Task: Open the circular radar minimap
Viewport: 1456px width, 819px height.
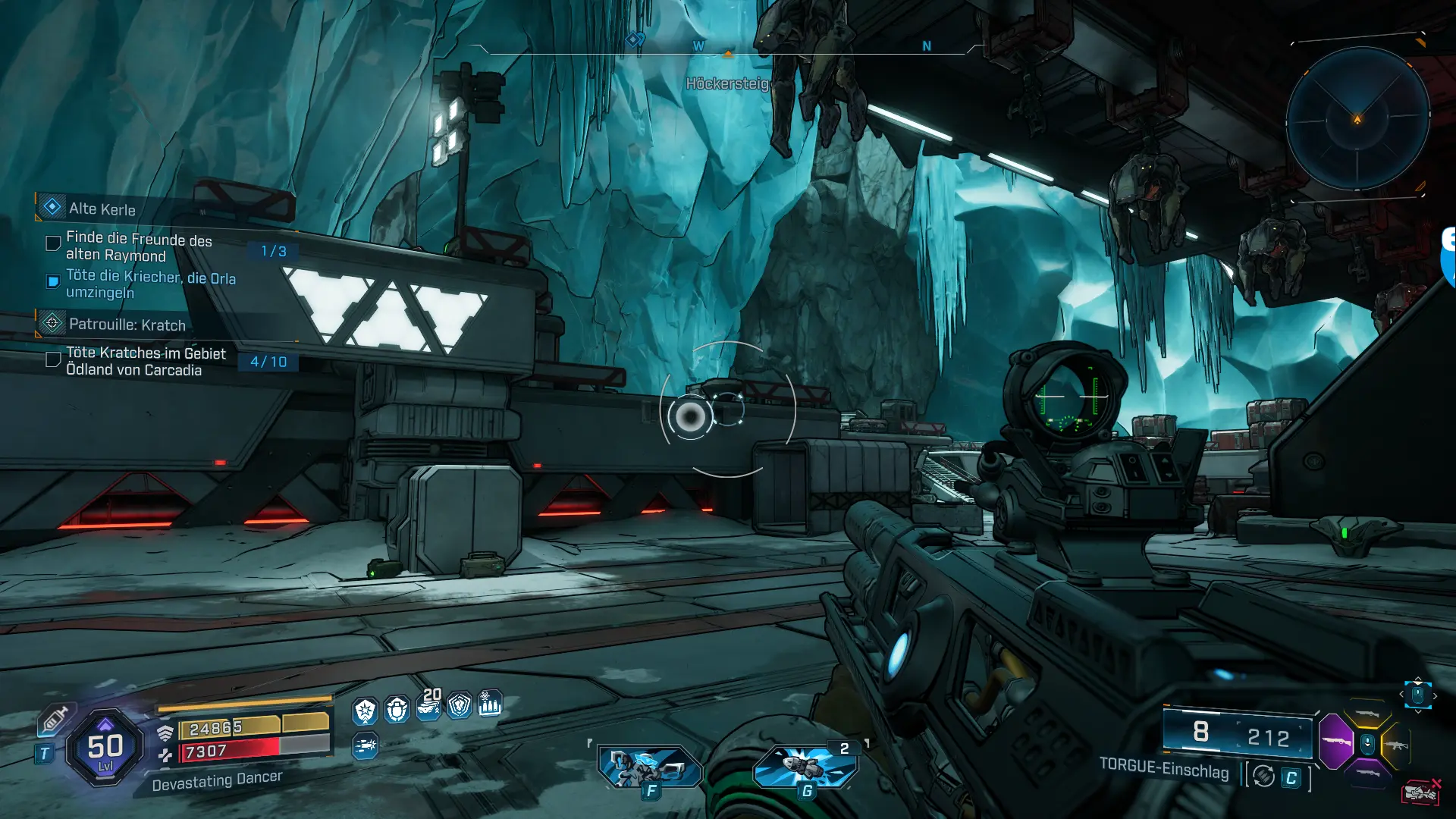Action: click(x=1357, y=119)
